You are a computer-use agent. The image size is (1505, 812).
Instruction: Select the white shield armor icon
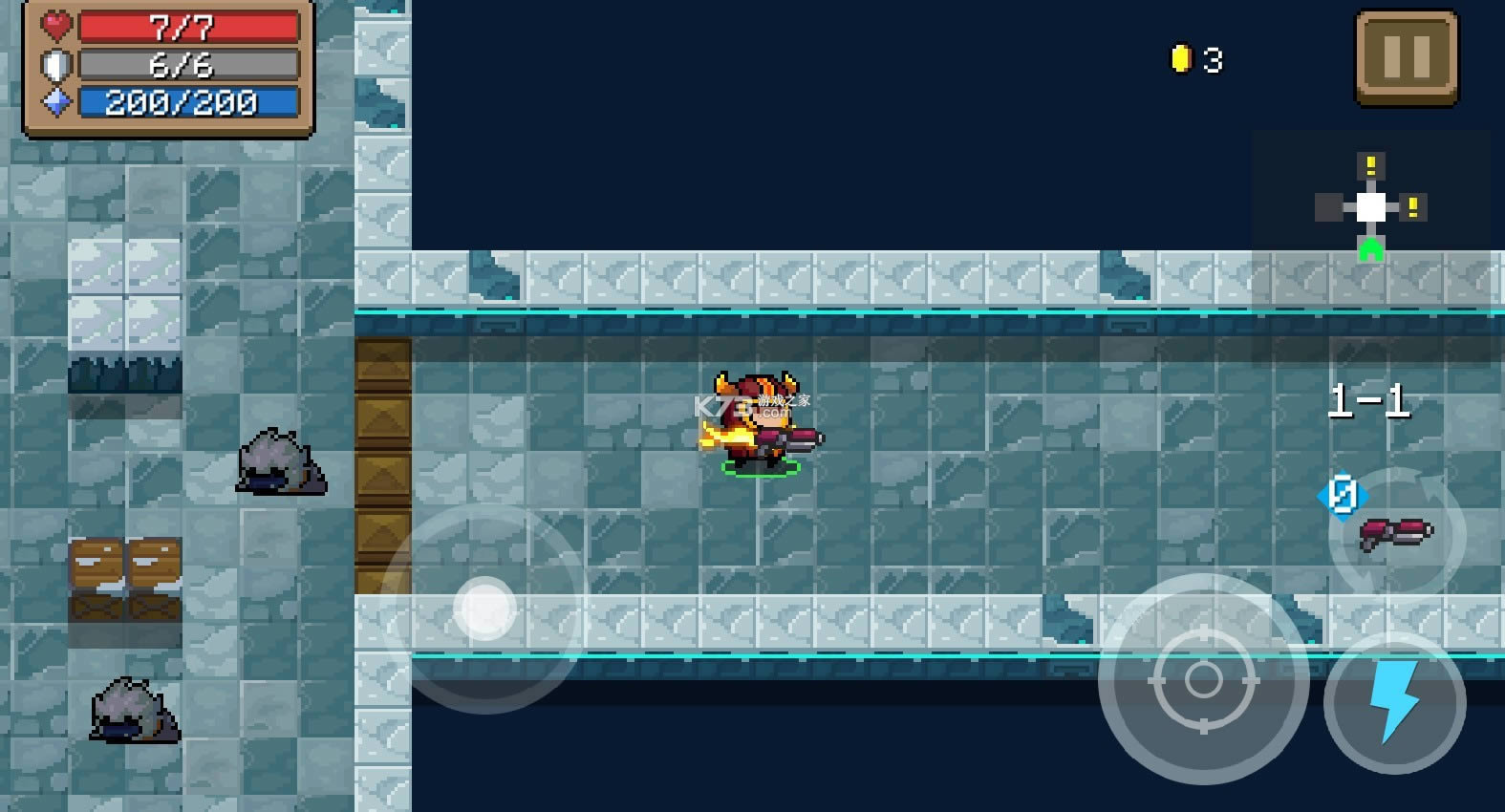[x=55, y=64]
